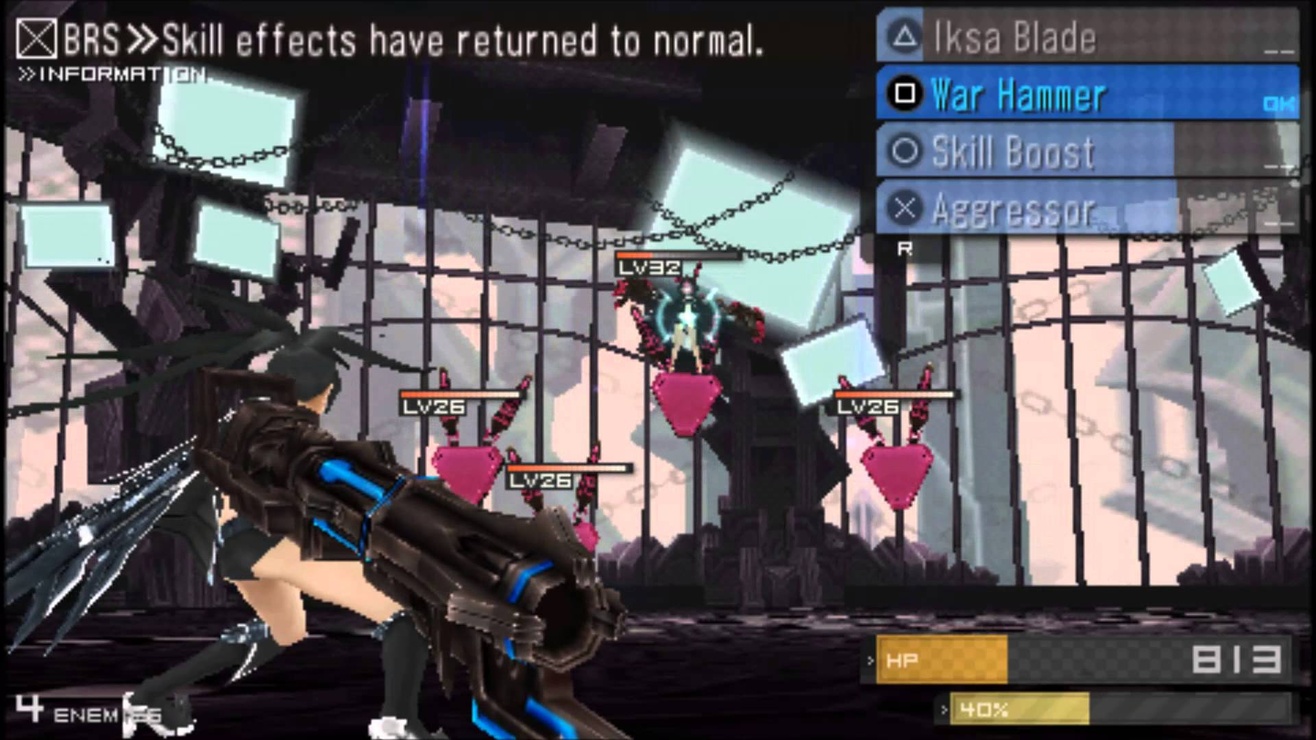
Task: Click the arrow marker beside the HP label
Action: pyautogui.click(x=870, y=659)
